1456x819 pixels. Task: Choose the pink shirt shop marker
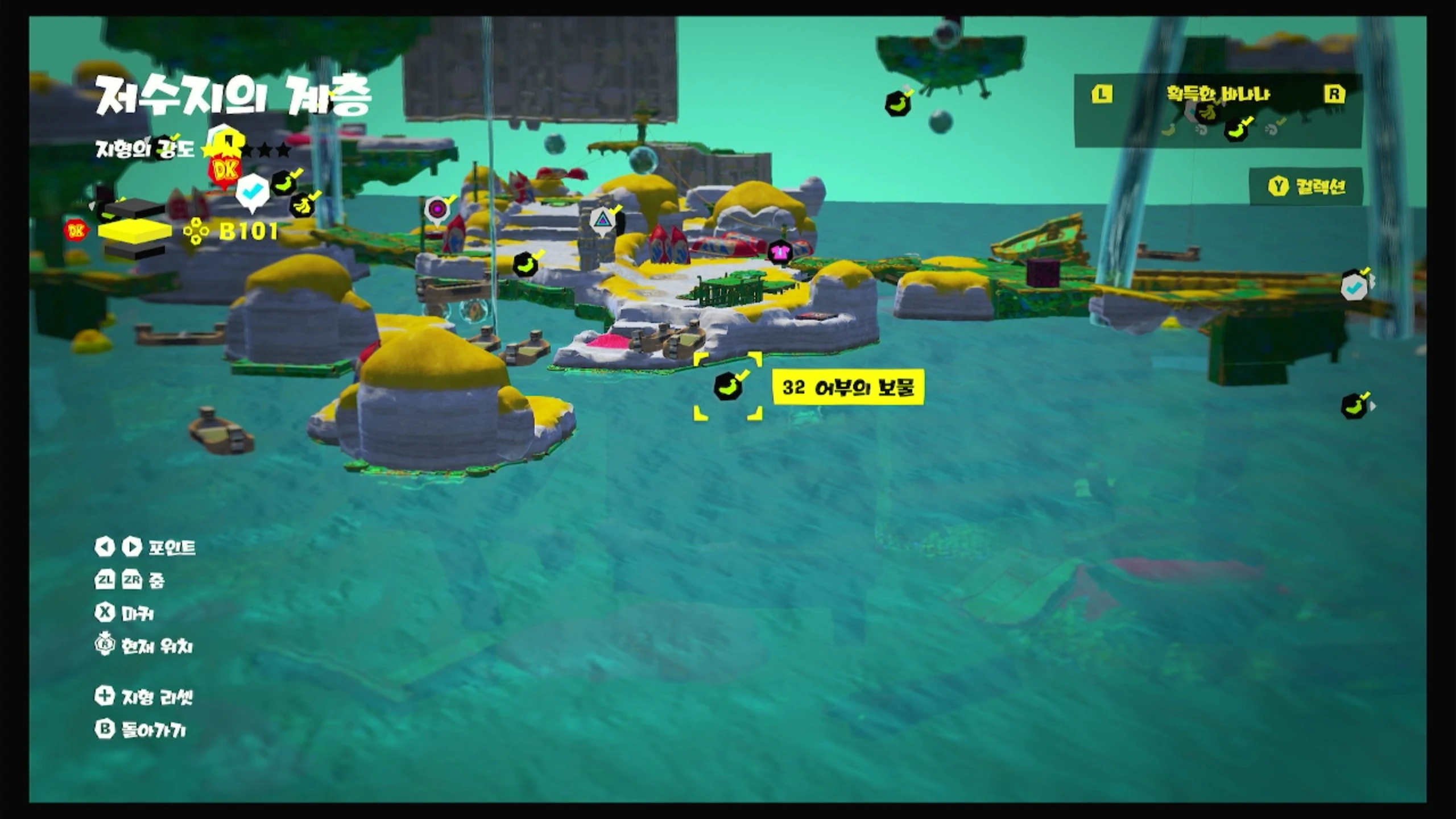point(779,251)
